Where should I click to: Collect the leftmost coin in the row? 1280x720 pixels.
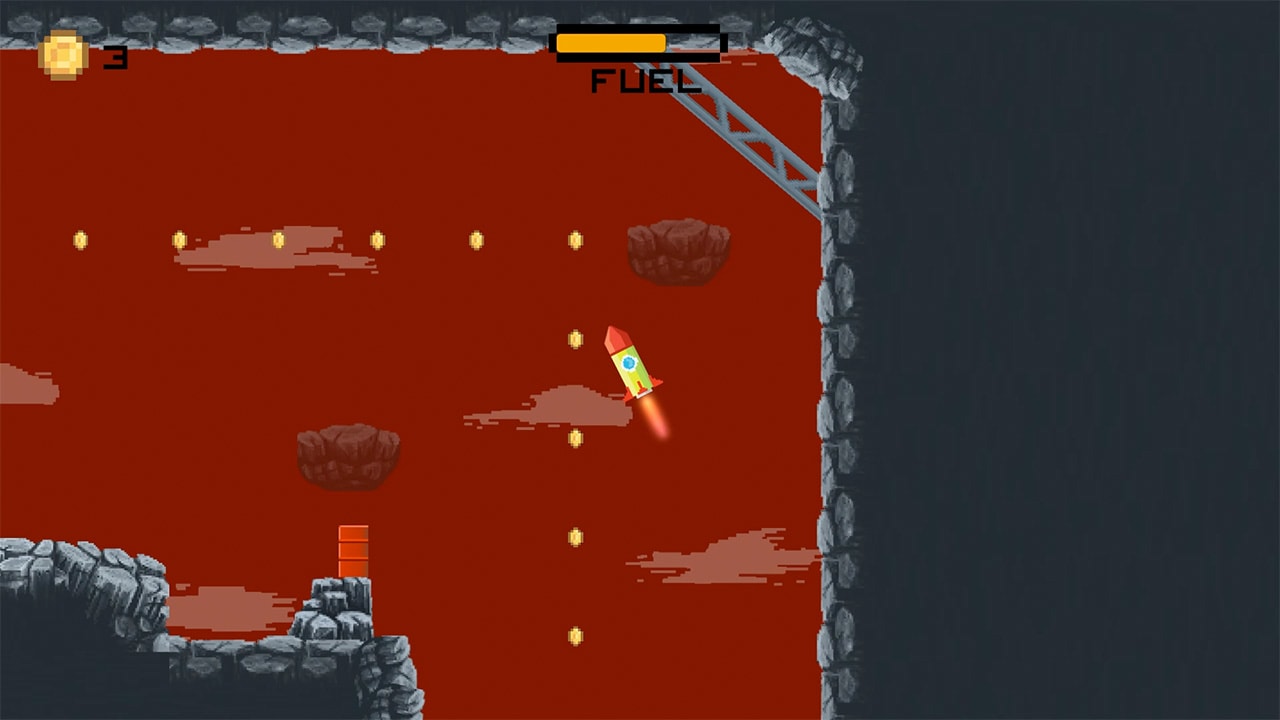(x=78, y=238)
